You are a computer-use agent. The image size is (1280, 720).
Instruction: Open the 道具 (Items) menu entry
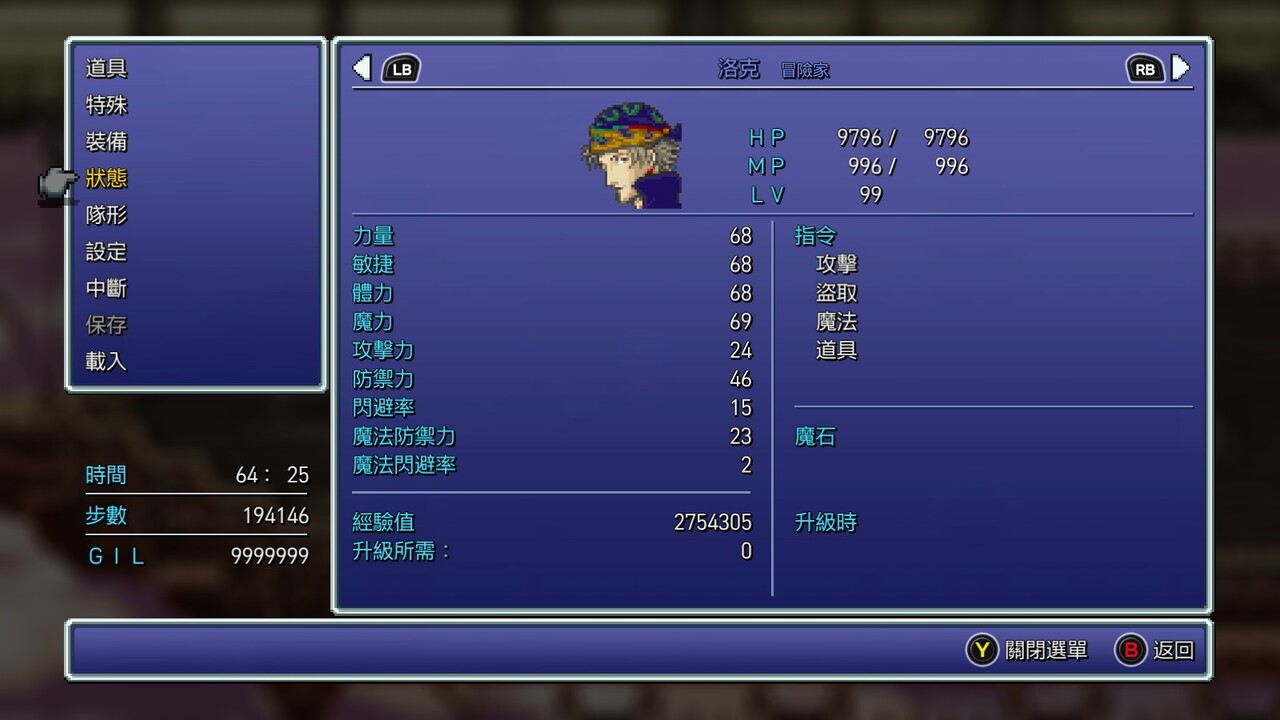(x=106, y=69)
